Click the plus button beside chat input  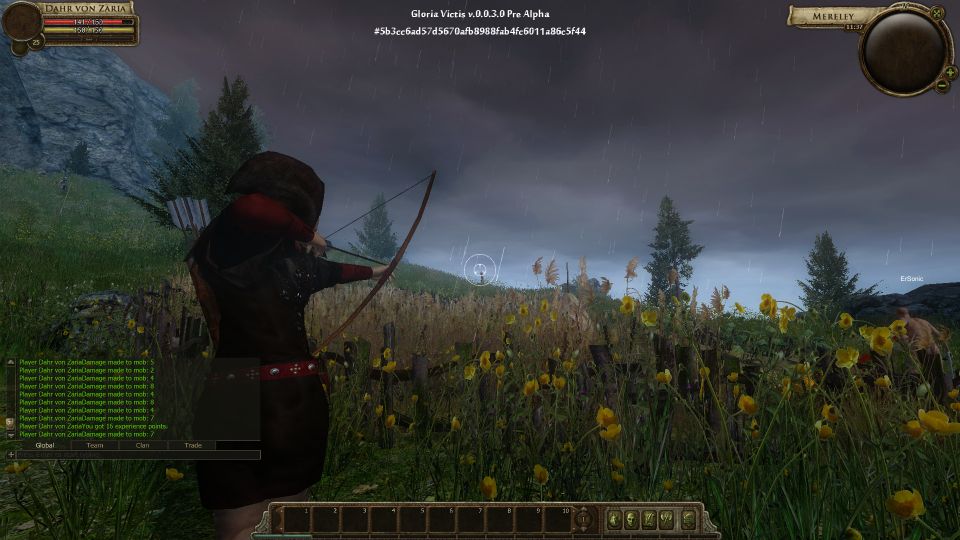(11, 455)
